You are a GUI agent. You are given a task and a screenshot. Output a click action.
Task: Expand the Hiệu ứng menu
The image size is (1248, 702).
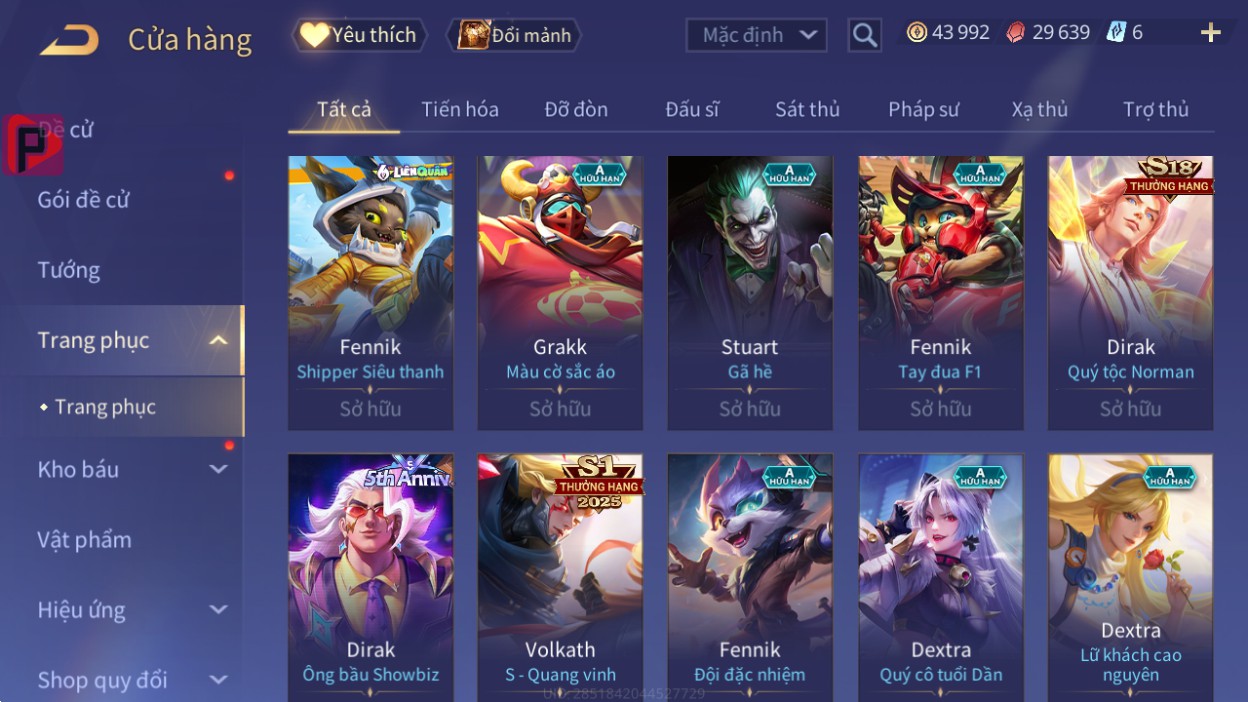(132, 610)
